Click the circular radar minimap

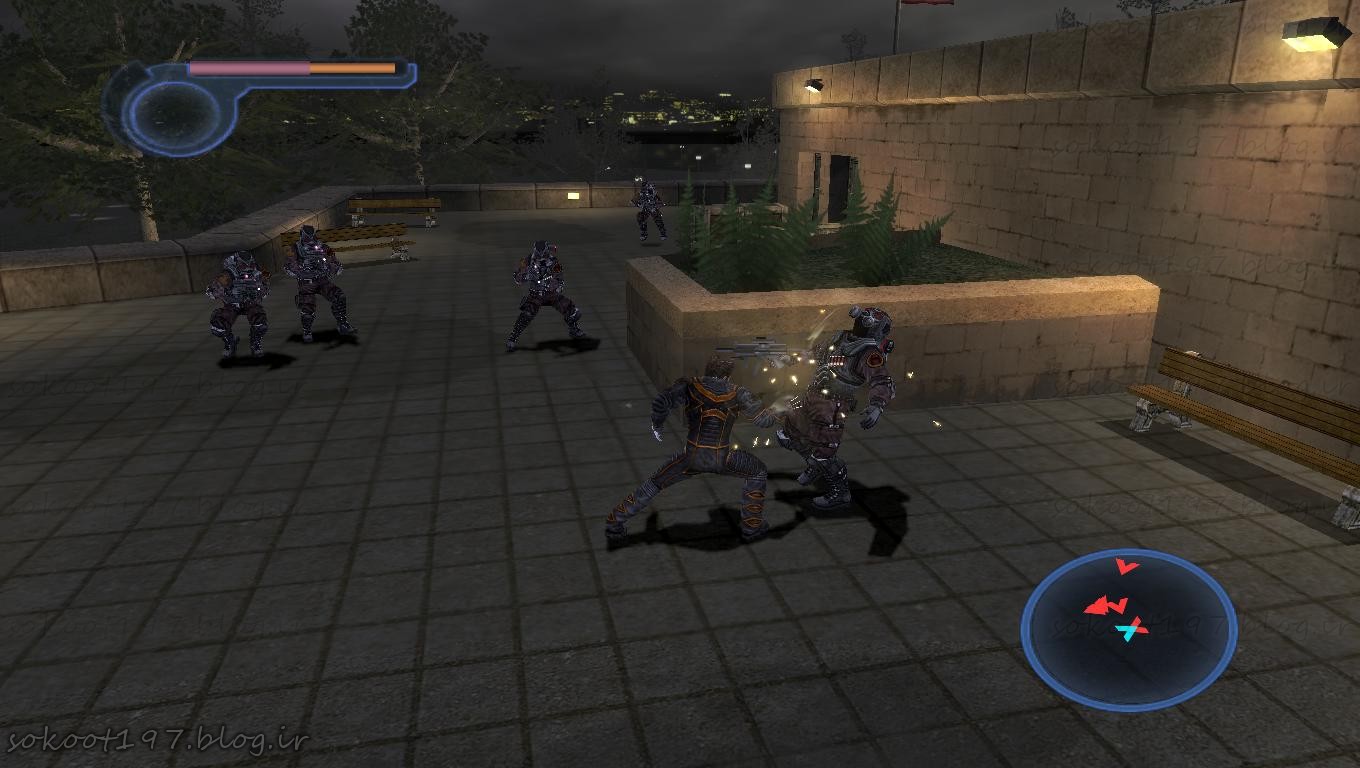pyautogui.click(x=1129, y=630)
